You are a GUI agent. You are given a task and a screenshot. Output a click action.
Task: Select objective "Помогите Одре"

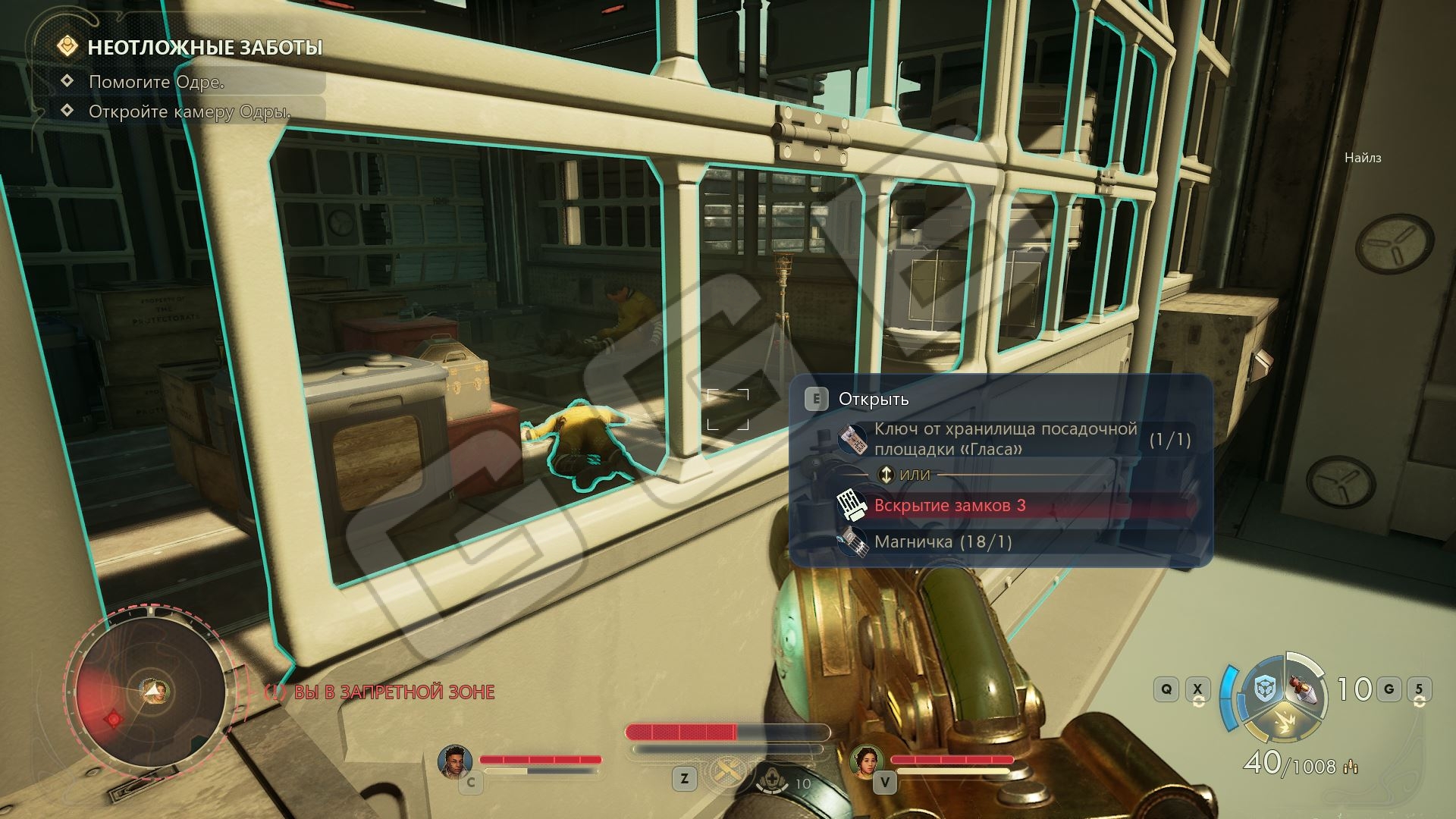pos(156,82)
